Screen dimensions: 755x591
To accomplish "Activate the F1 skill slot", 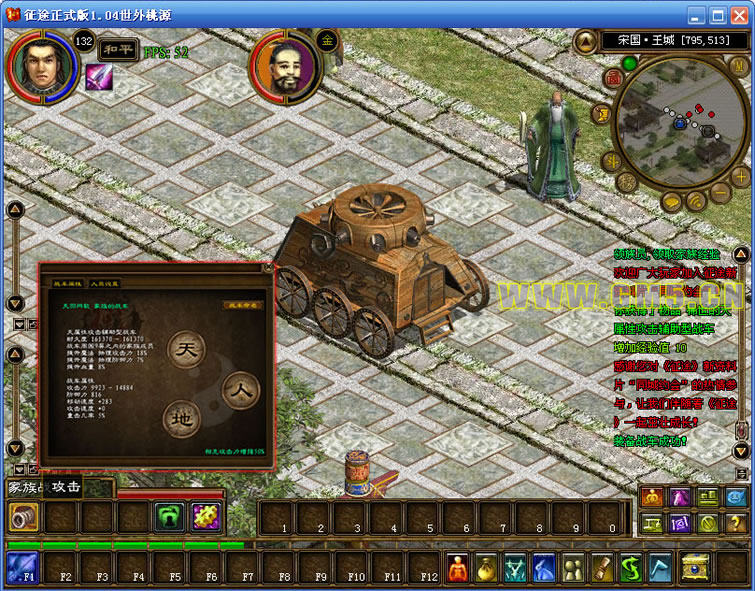I will pyautogui.click(x=22, y=568).
